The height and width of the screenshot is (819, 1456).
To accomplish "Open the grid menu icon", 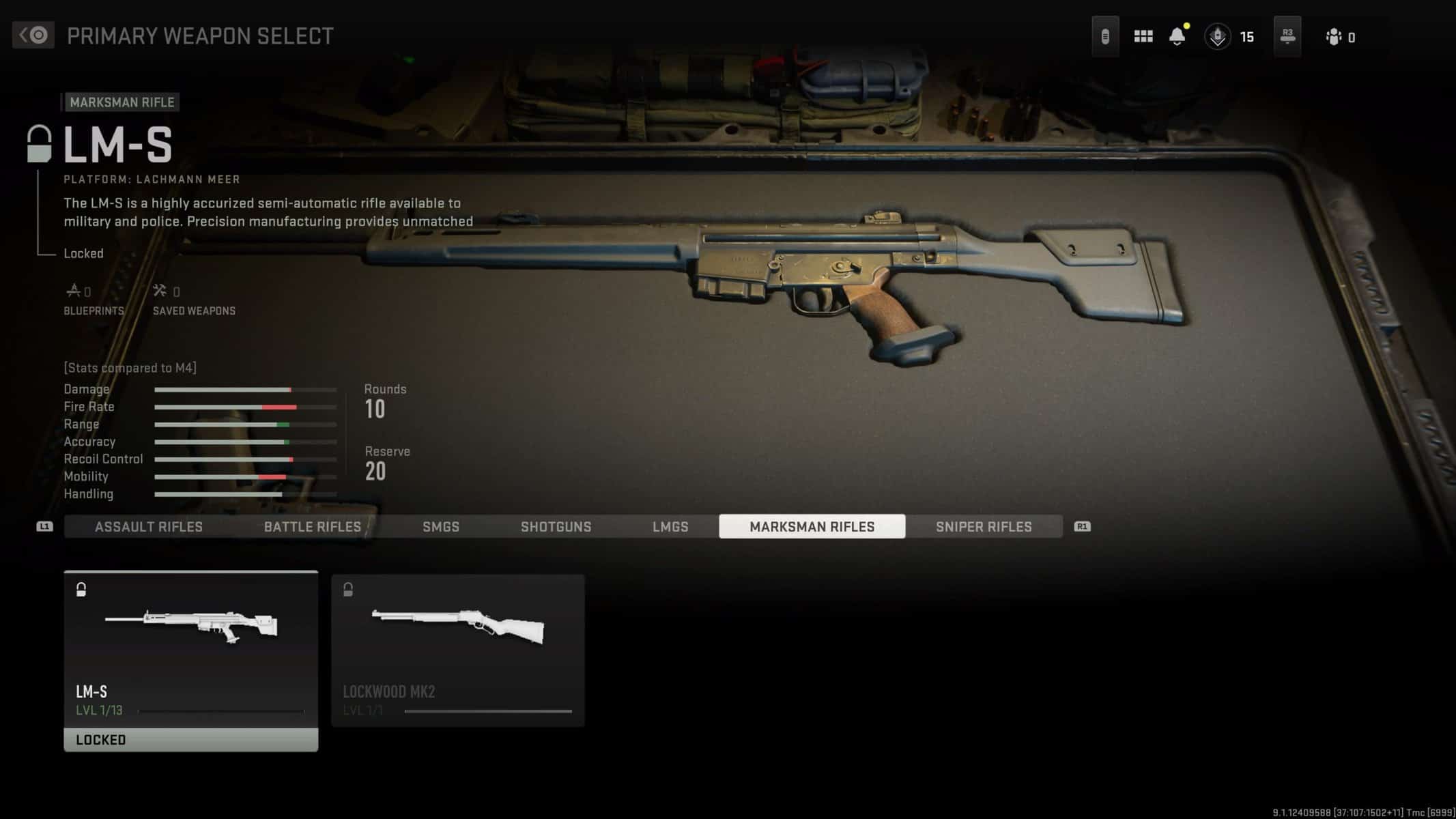I will [x=1143, y=36].
